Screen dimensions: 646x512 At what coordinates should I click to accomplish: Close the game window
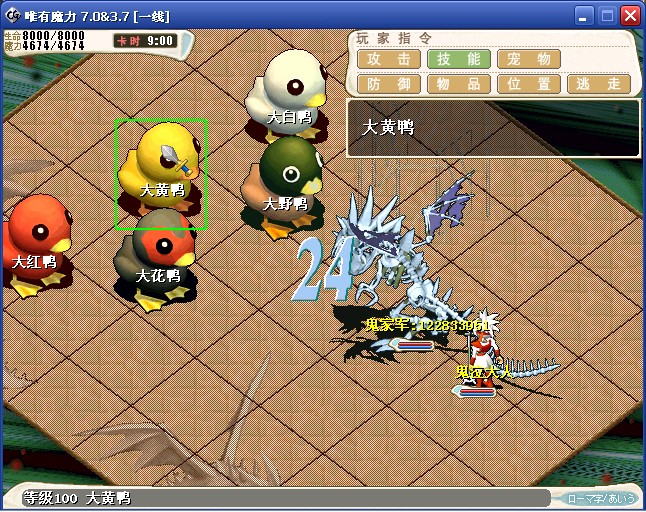point(630,15)
